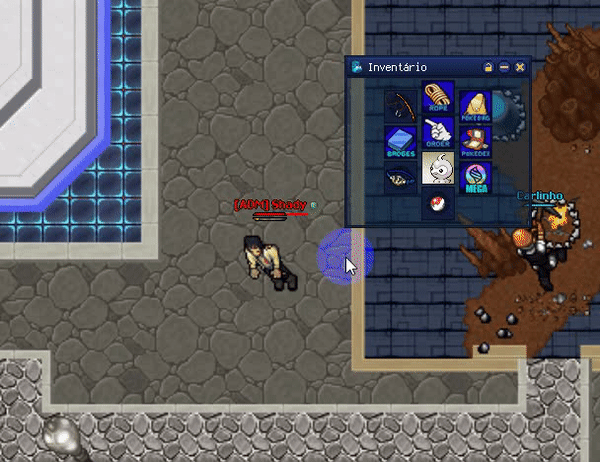Click the dark blue accessory slot below Badges
Viewport: 600px width, 462px height.
point(401,177)
